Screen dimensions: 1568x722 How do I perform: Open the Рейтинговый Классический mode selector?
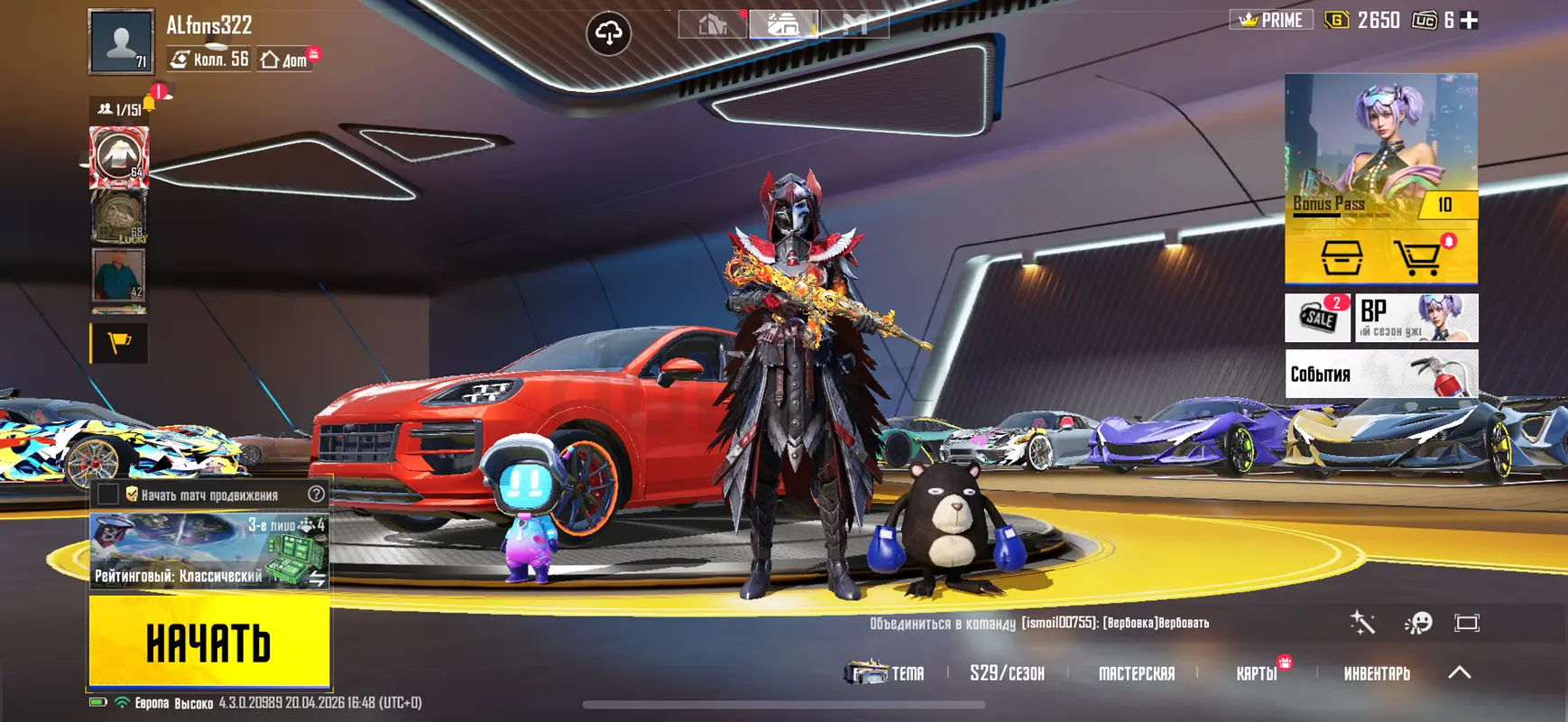pos(209,551)
